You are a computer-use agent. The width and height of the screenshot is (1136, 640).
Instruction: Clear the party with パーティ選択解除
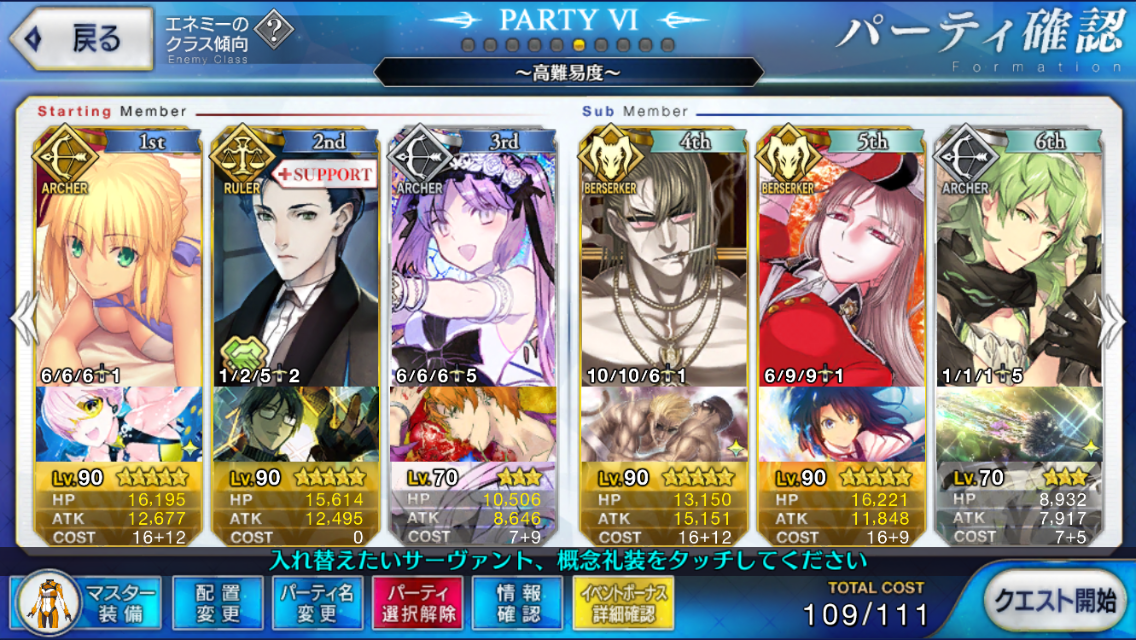[418, 603]
